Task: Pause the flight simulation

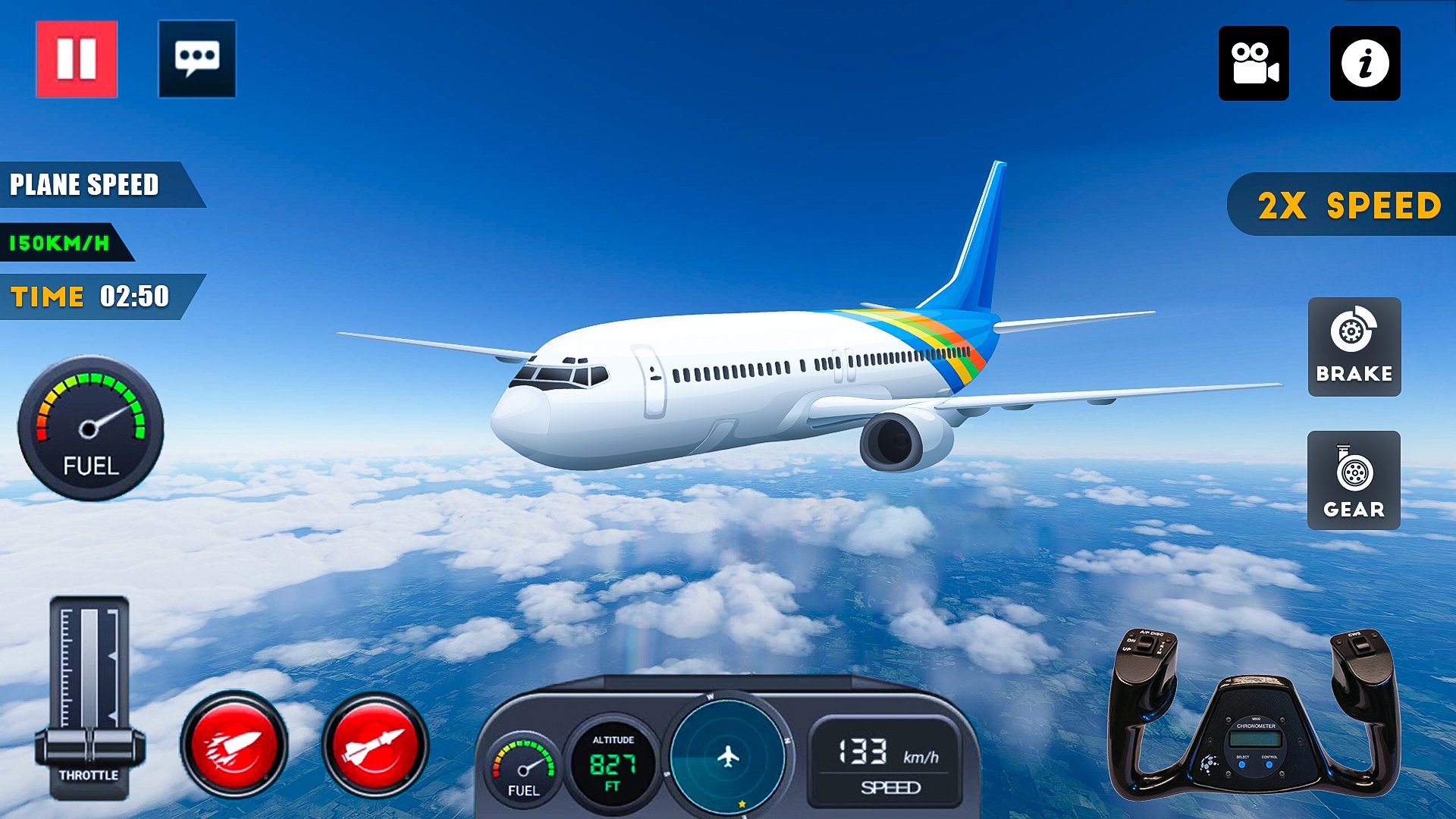Action: [76, 58]
